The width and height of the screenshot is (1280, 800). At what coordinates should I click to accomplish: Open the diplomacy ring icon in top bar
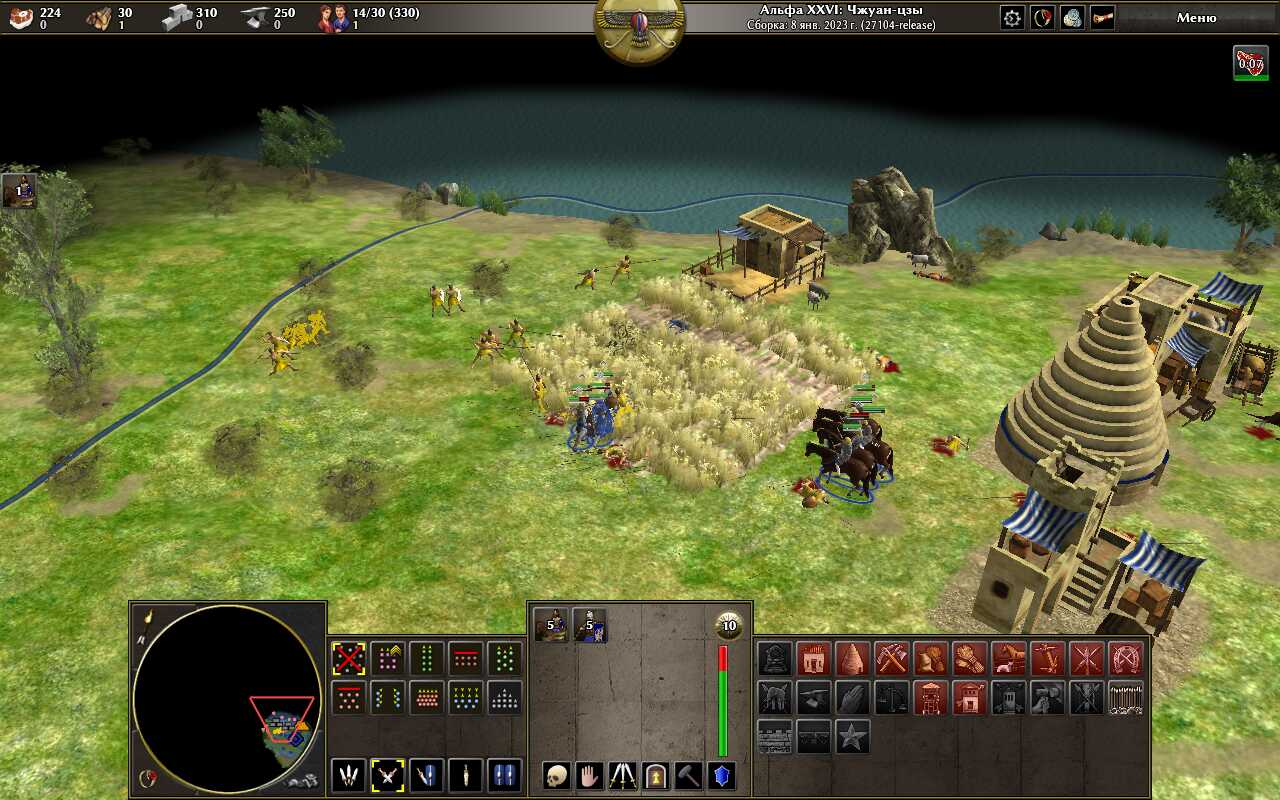1042,17
